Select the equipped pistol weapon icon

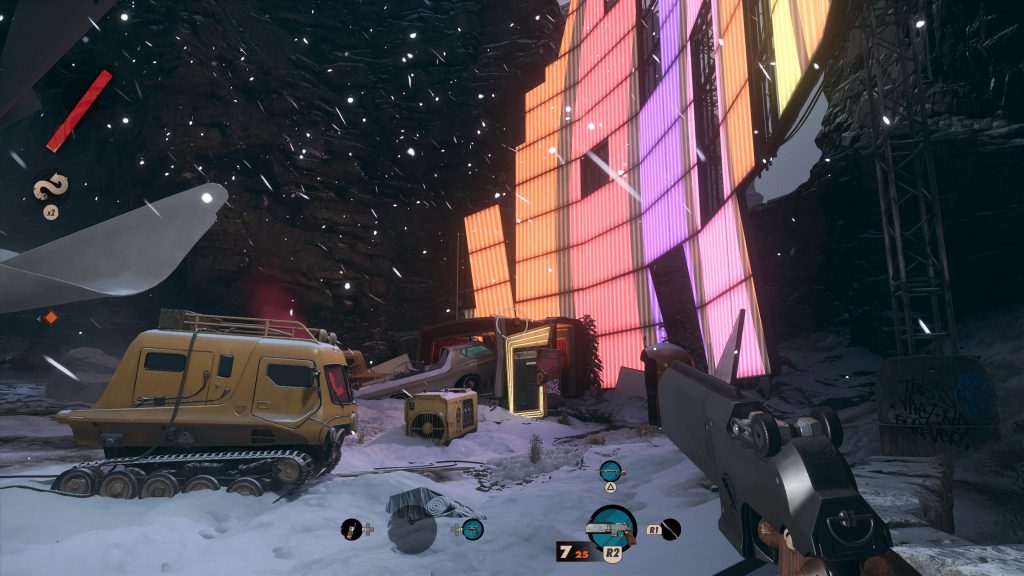(611, 528)
